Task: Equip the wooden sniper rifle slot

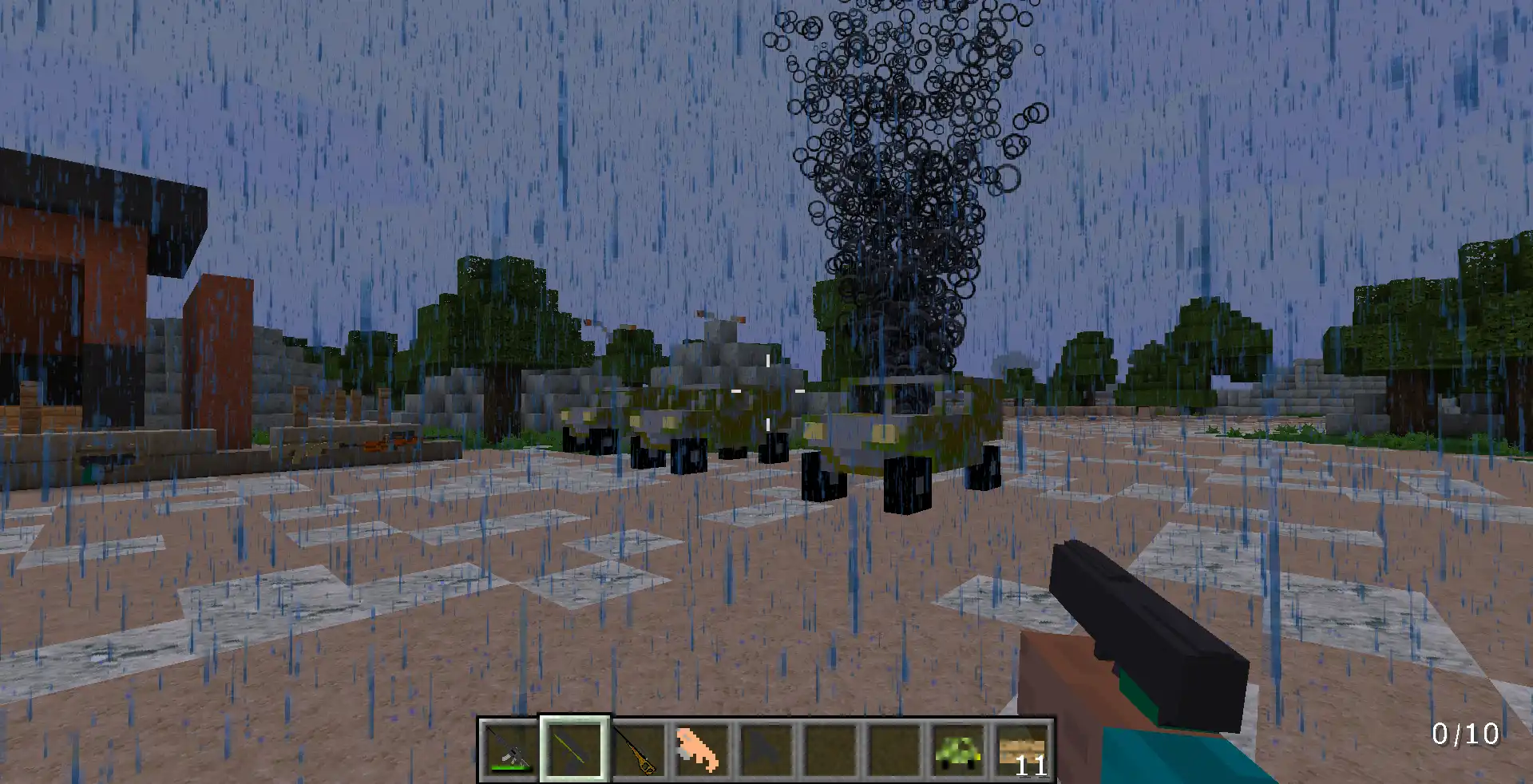Action: click(638, 750)
